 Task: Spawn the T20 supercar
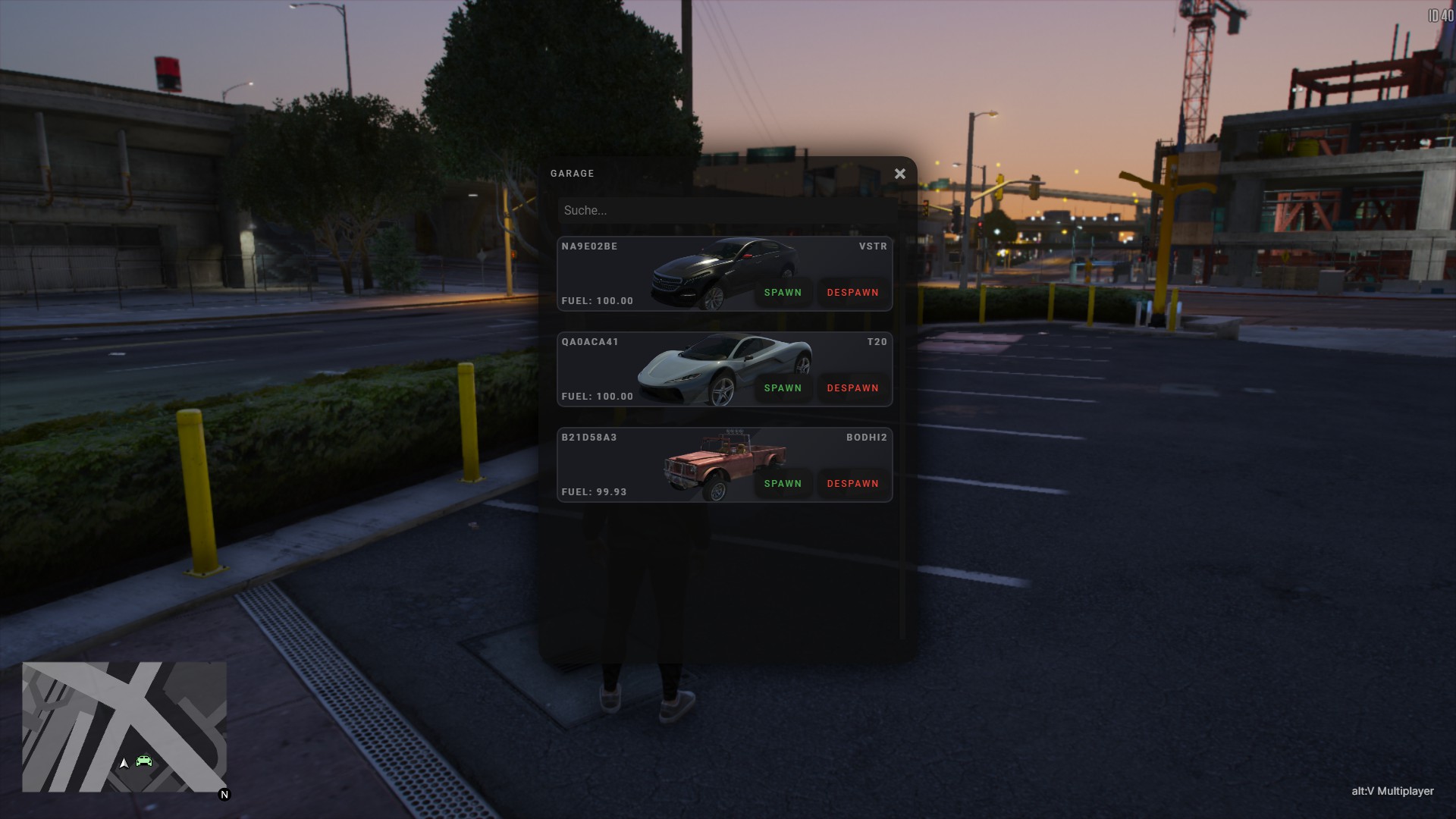tap(783, 388)
